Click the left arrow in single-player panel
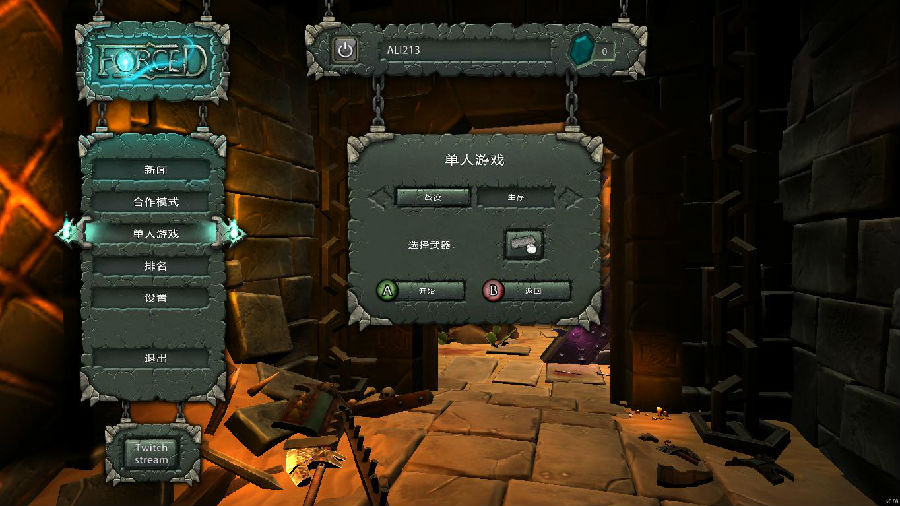900x506 pixels. click(x=379, y=197)
